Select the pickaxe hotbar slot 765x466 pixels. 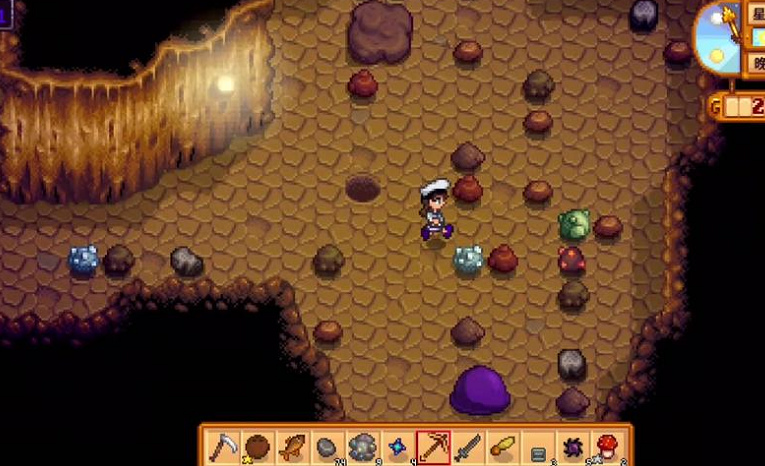[x=434, y=446]
